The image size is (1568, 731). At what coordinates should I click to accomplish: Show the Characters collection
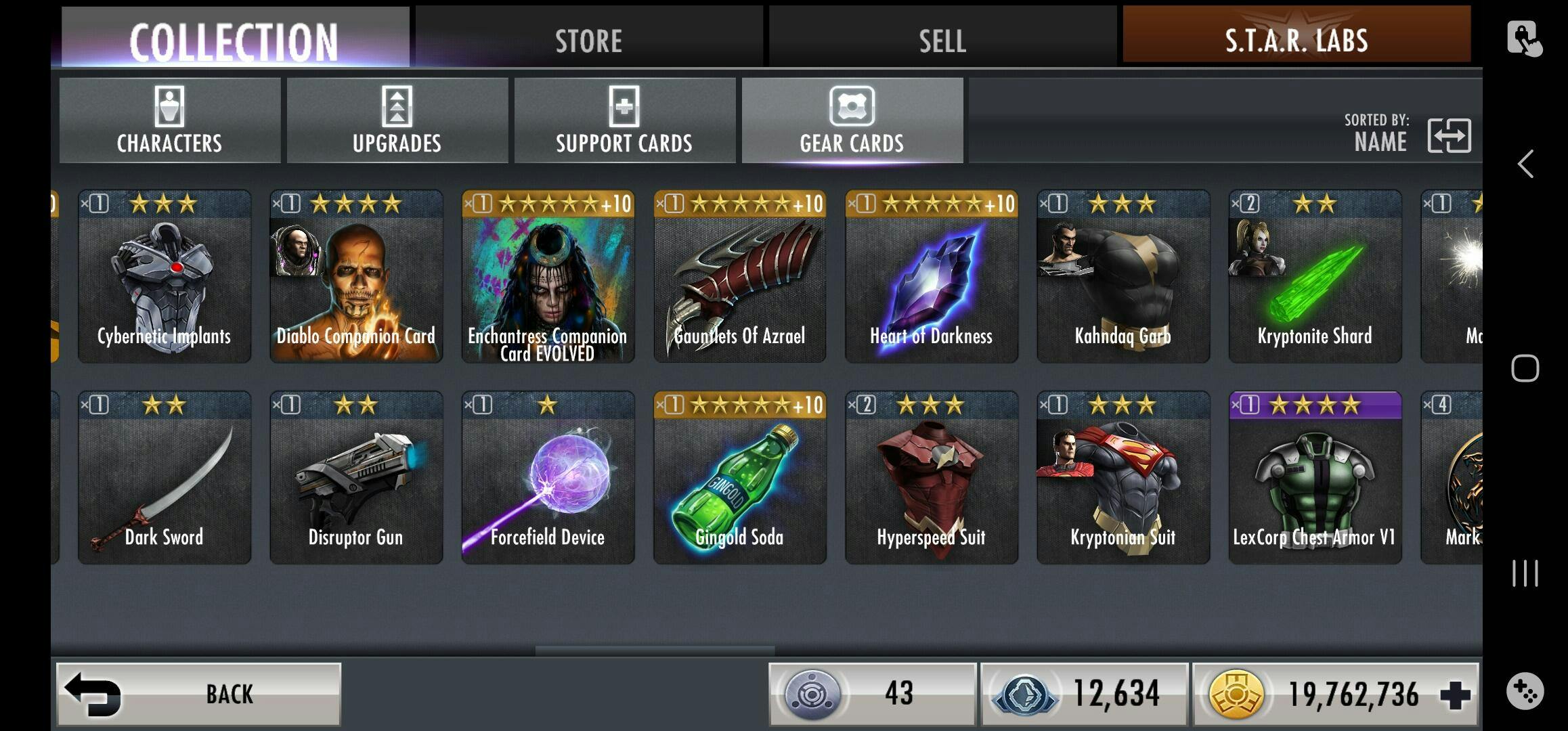coord(169,120)
